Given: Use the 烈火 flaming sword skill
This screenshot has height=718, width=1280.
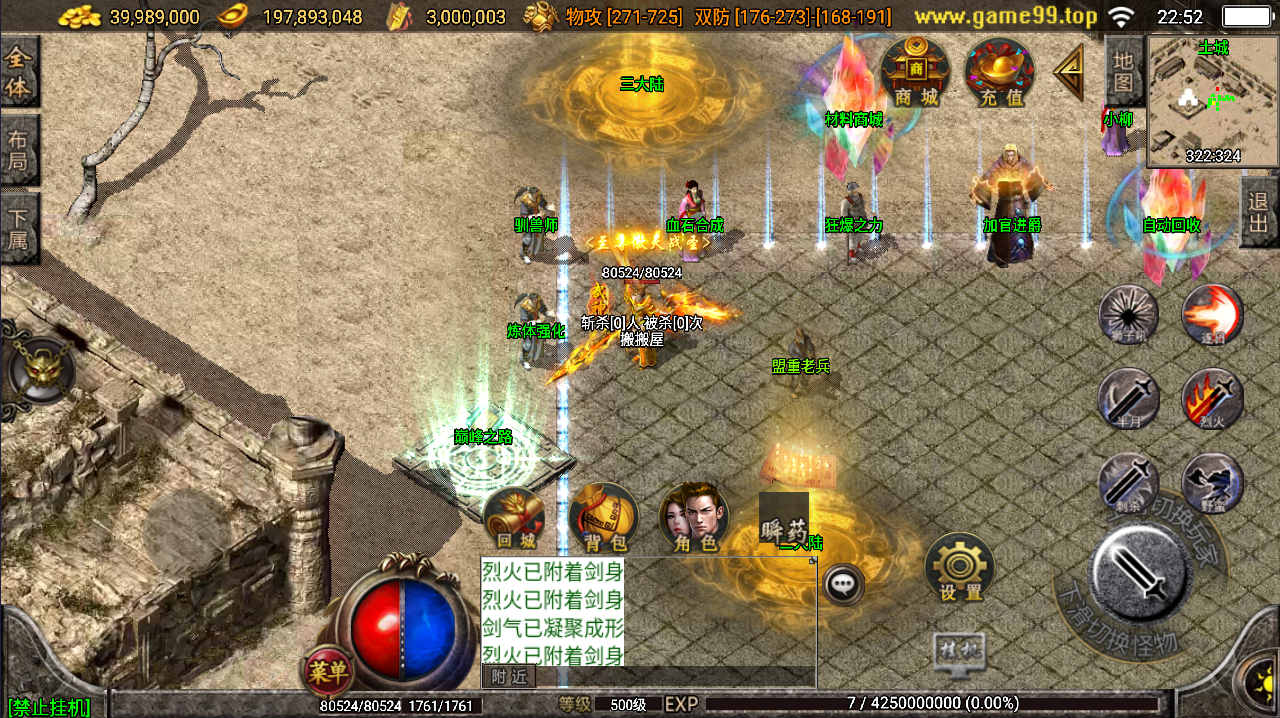Looking at the screenshot, I should click(1212, 399).
